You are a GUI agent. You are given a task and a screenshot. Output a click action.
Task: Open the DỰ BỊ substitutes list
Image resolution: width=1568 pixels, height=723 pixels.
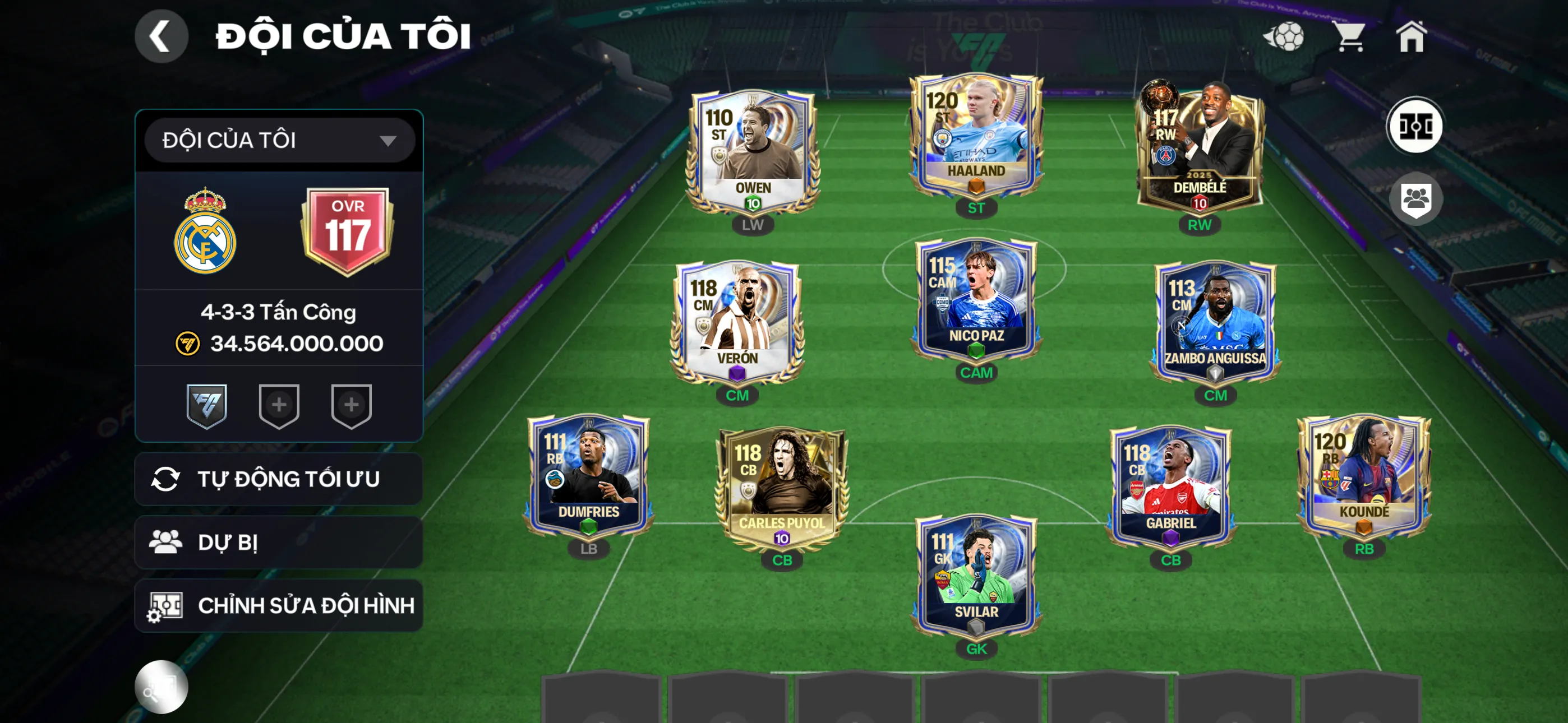click(279, 543)
